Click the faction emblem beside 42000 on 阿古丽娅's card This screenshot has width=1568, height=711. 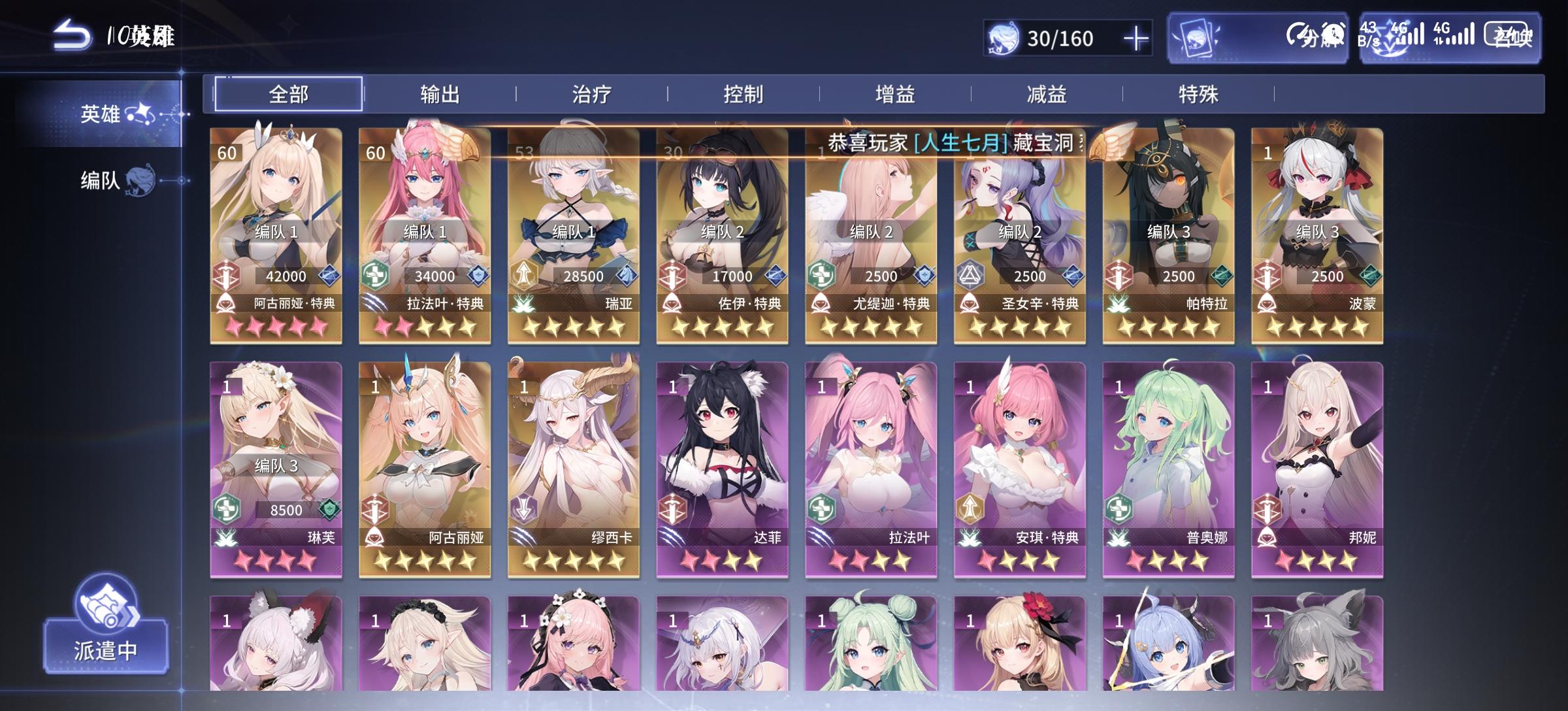(x=329, y=275)
